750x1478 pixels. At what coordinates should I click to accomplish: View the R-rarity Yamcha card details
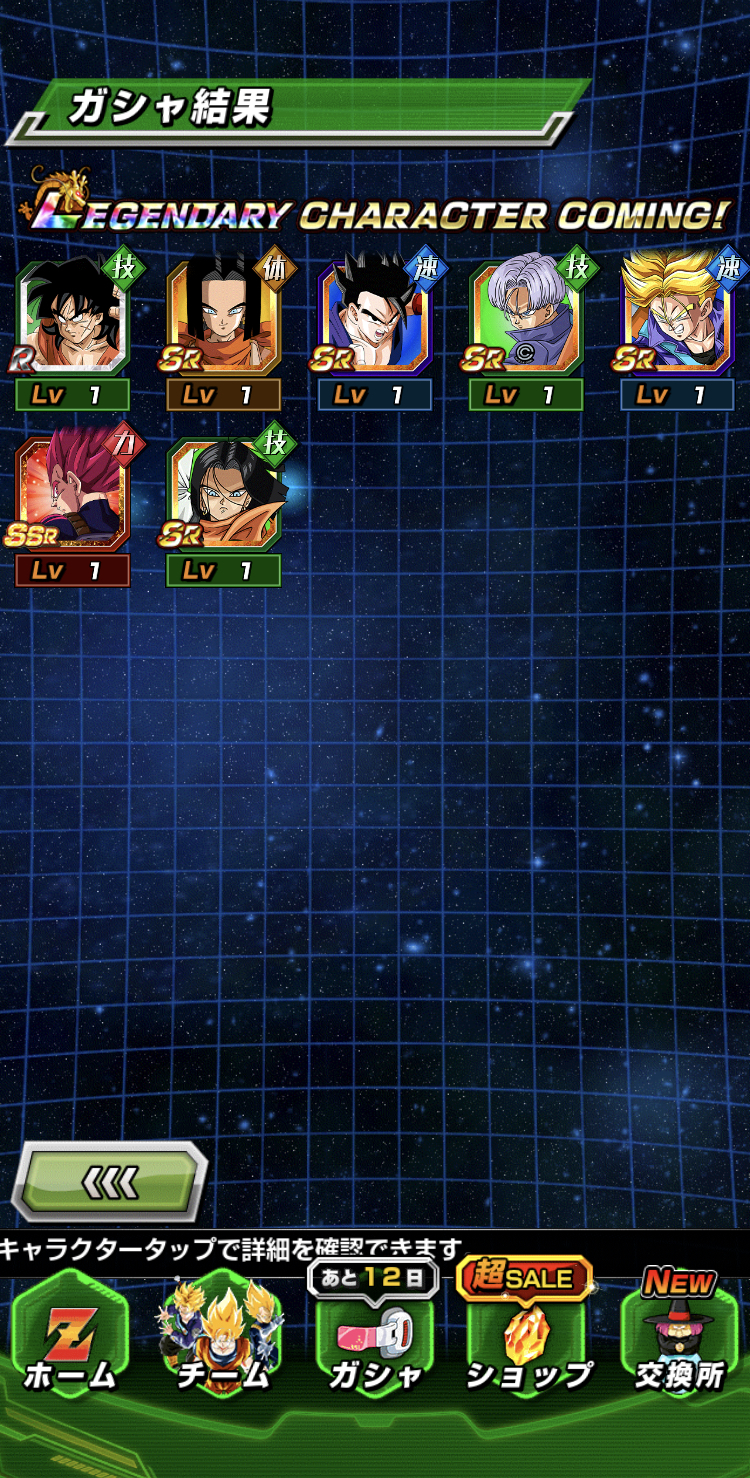pos(72,318)
